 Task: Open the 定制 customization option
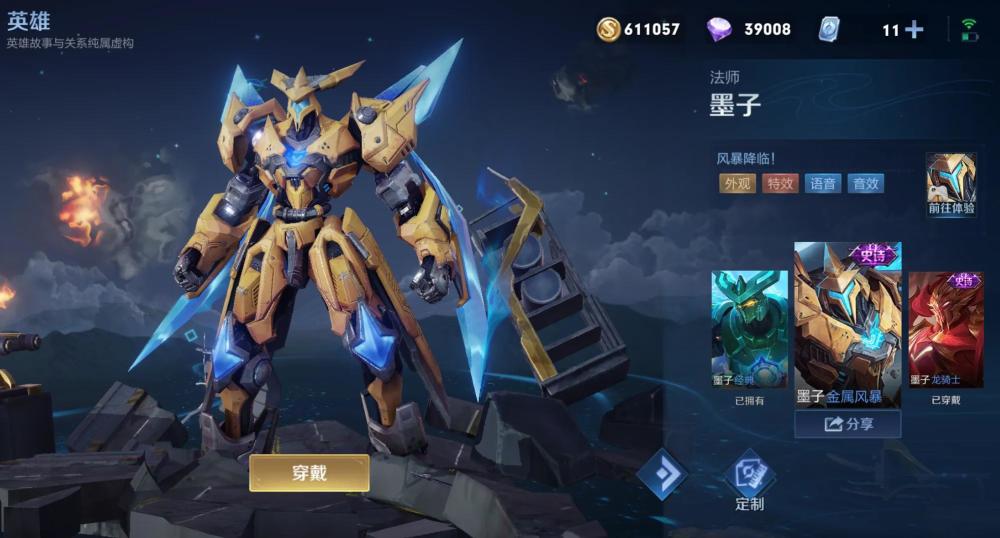pos(749,480)
